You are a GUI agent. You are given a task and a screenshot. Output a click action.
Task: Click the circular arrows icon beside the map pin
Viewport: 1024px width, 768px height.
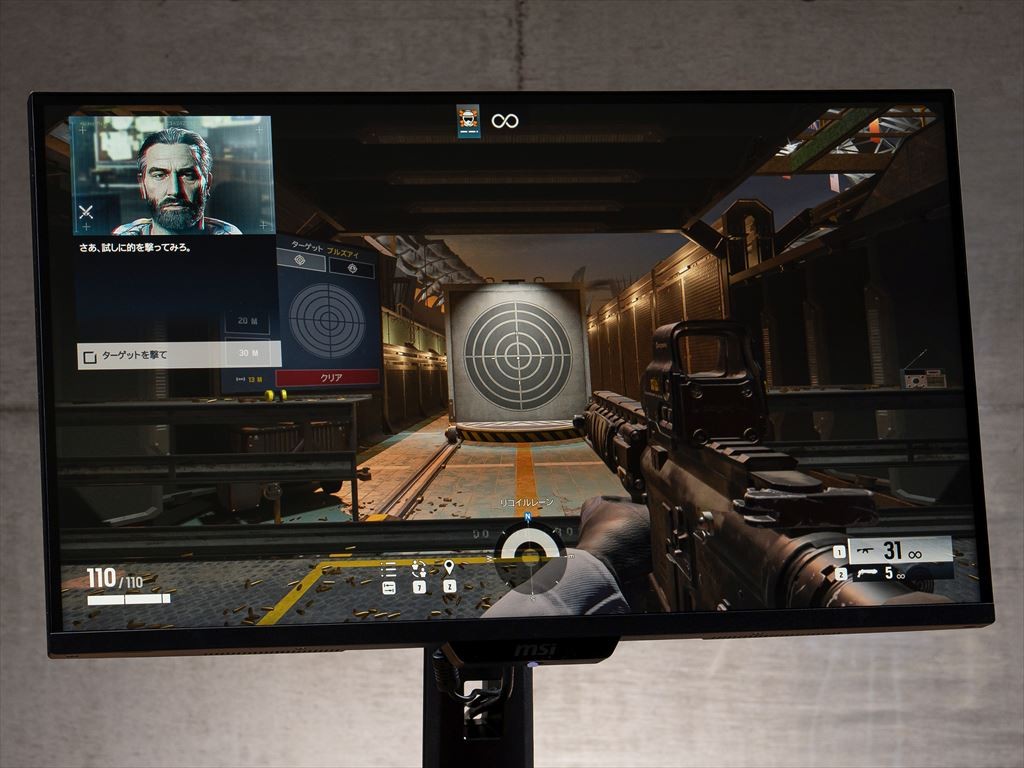click(x=419, y=568)
